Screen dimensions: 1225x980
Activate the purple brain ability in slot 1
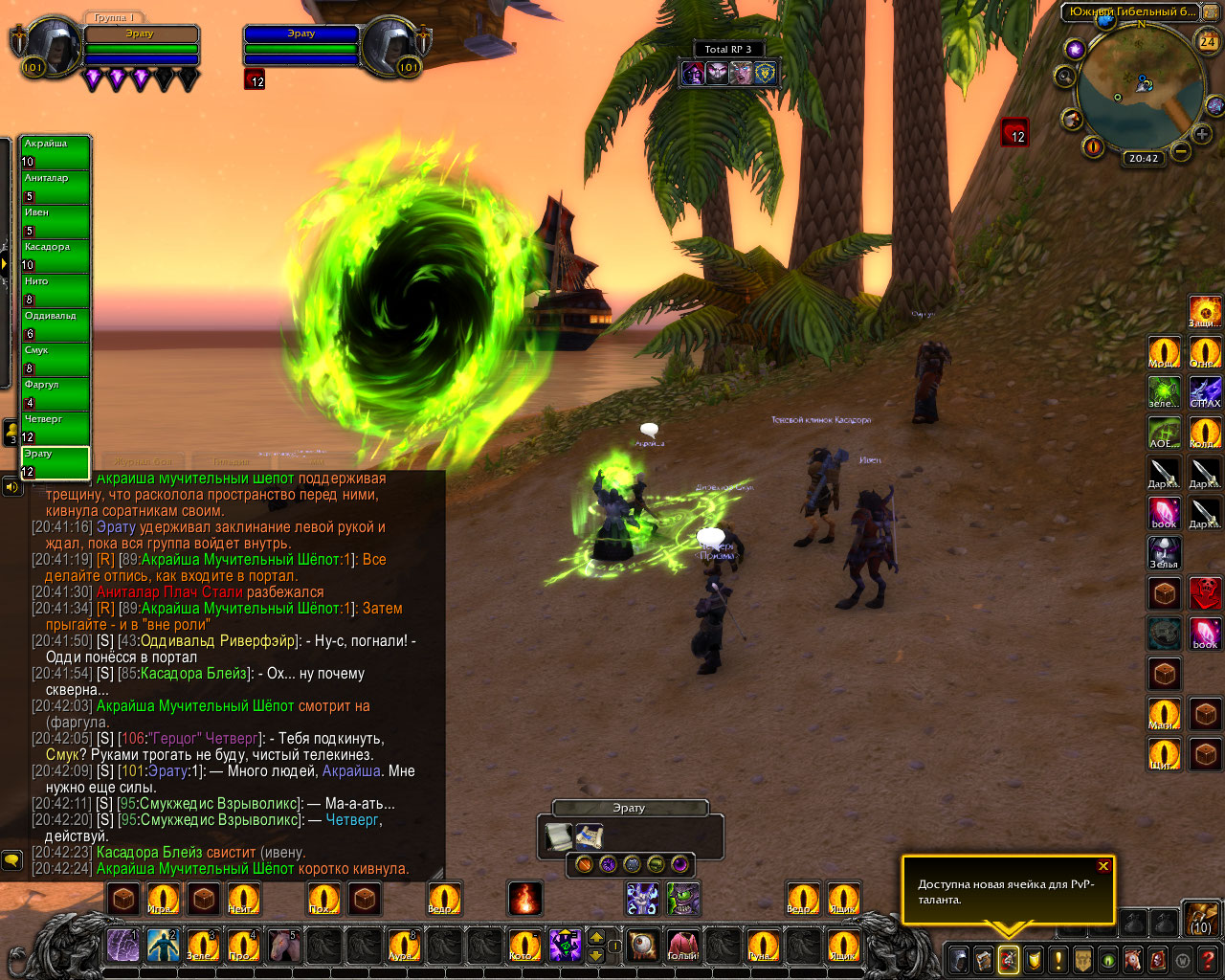click(123, 946)
